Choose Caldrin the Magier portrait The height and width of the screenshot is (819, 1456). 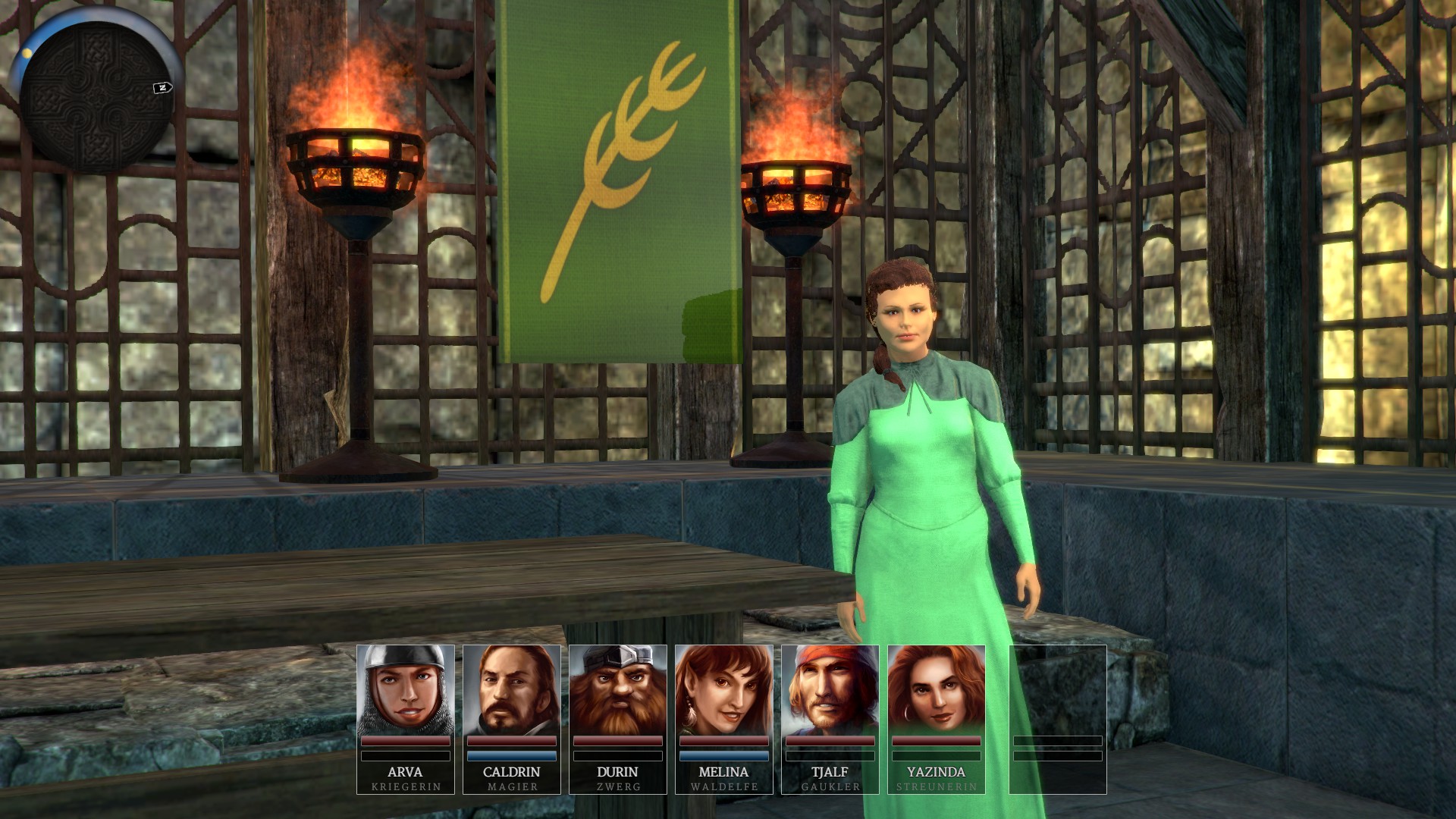511,692
